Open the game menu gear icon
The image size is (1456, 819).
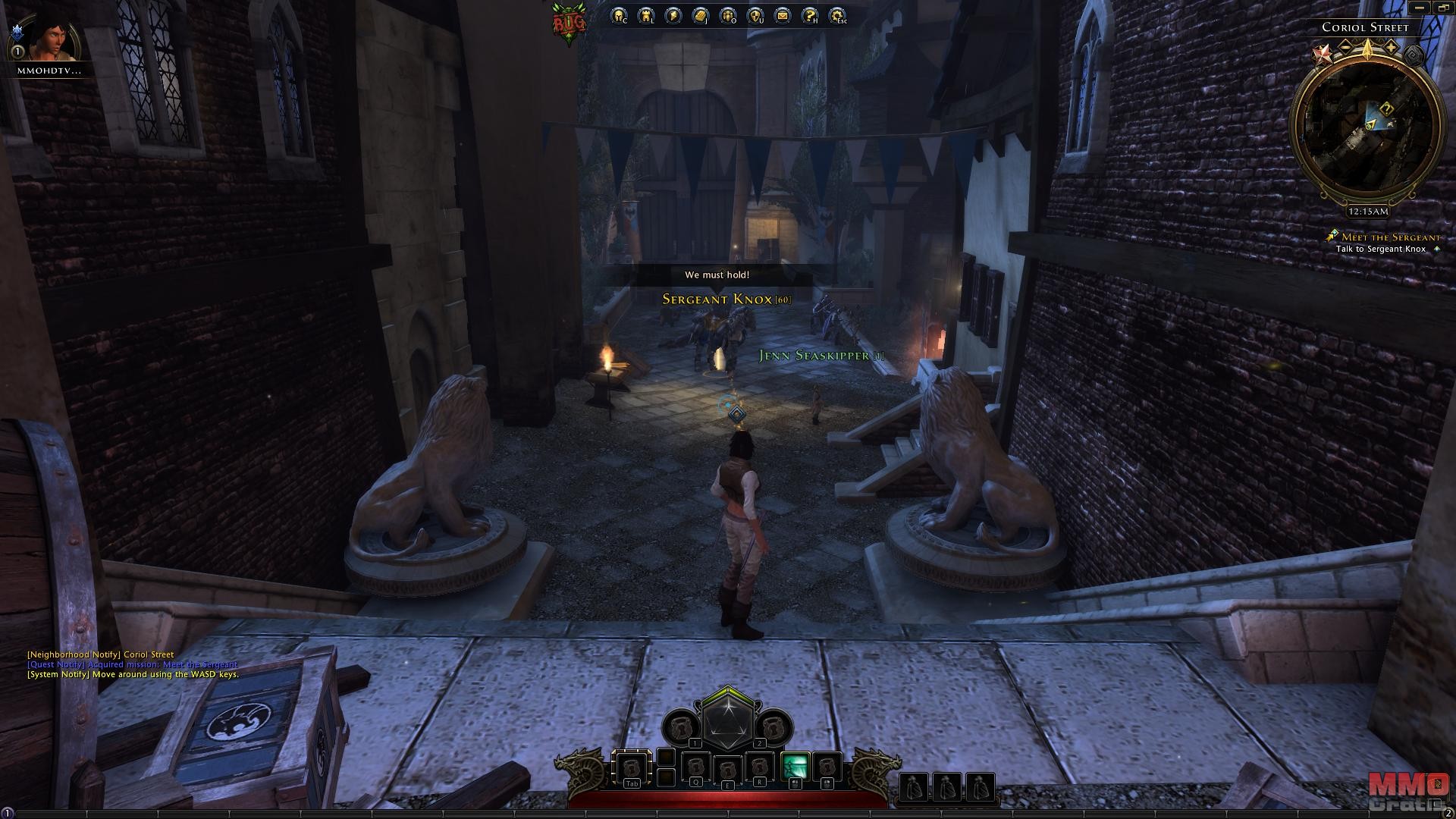coord(837,16)
